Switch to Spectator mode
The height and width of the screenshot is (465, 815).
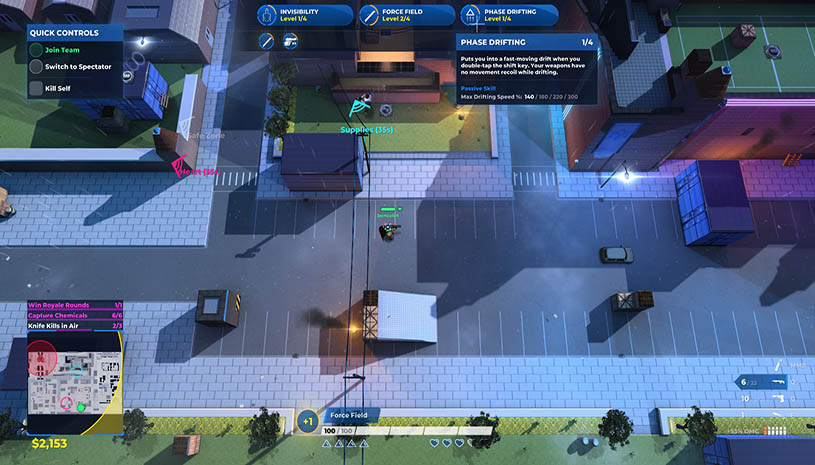click(x=75, y=66)
